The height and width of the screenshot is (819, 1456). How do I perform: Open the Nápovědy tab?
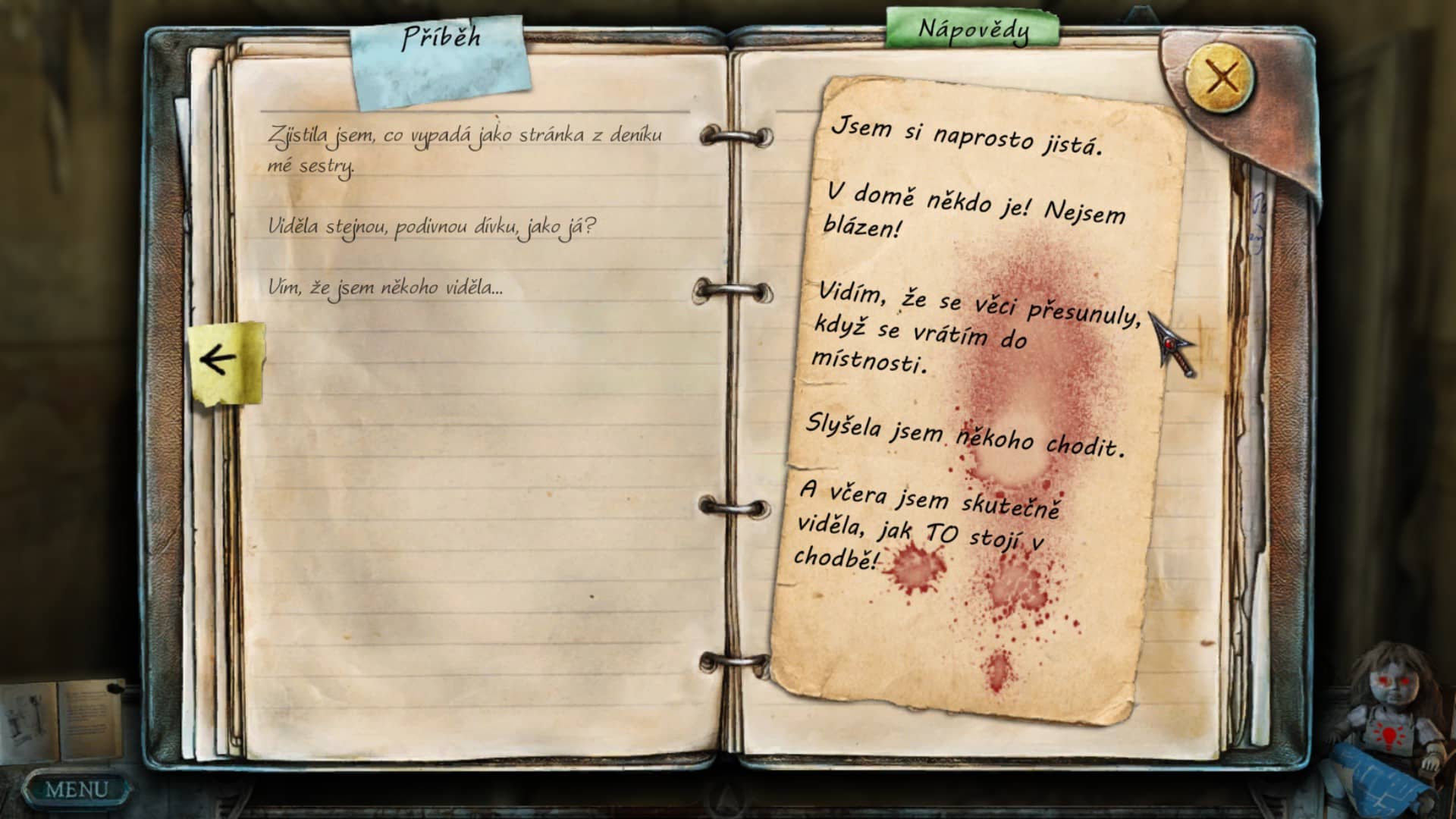coord(973,30)
